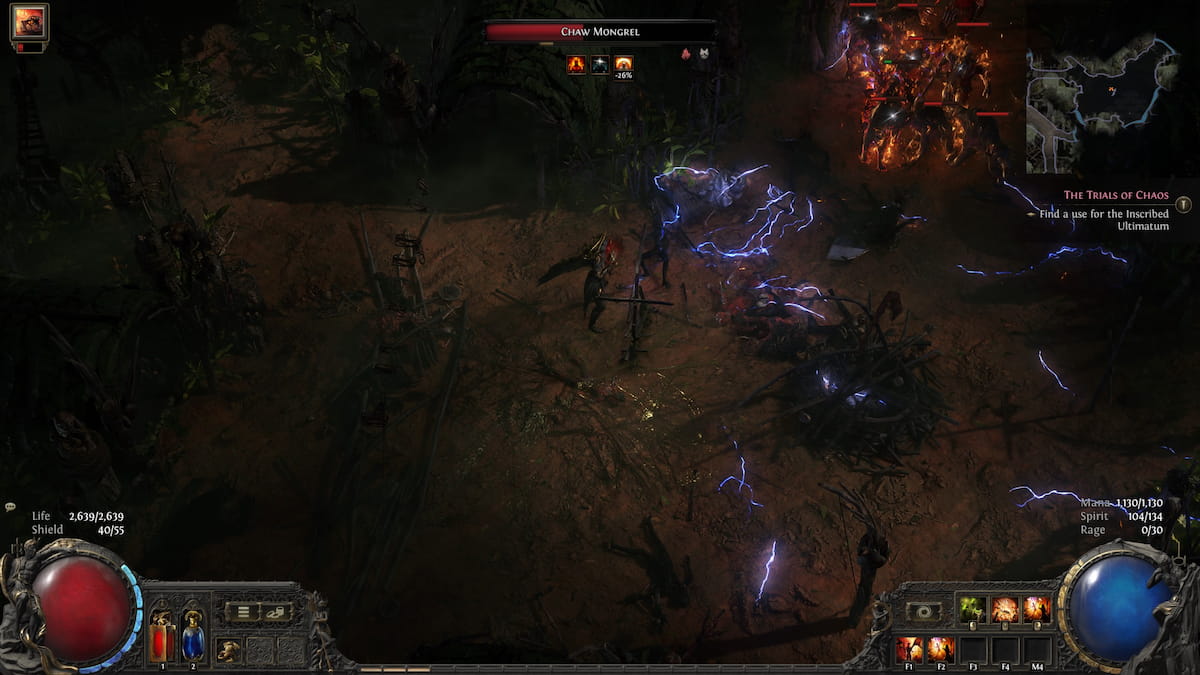The height and width of the screenshot is (675, 1200).
Task: Activate the fiery explosion skill icon
Action: pos(1004,609)
